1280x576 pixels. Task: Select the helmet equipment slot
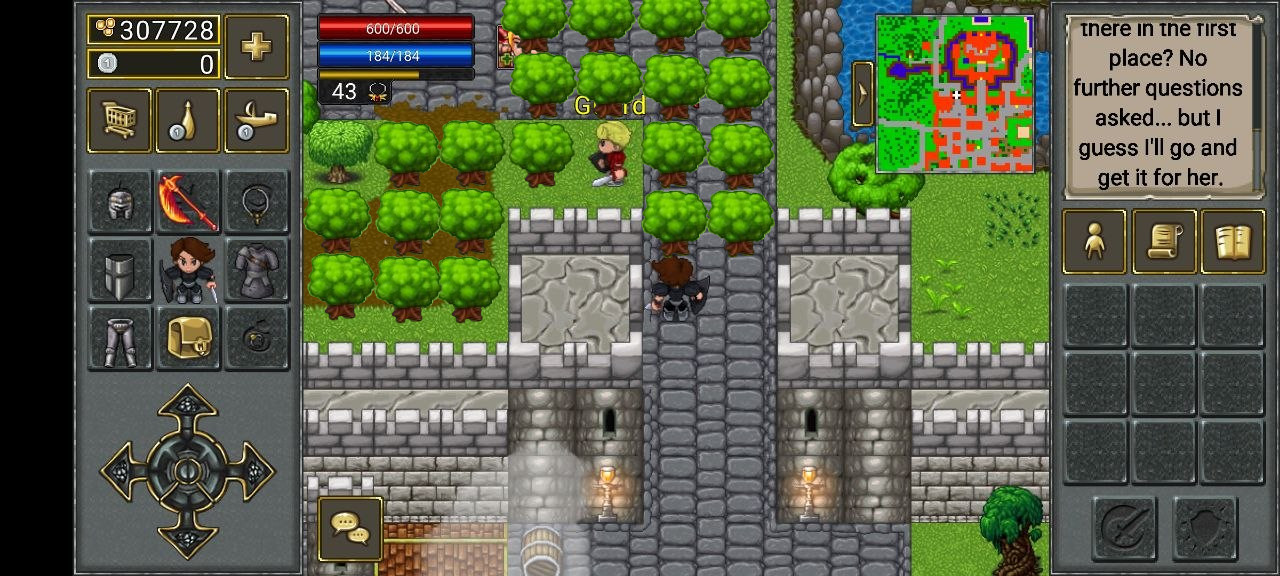tap(120, 202)
